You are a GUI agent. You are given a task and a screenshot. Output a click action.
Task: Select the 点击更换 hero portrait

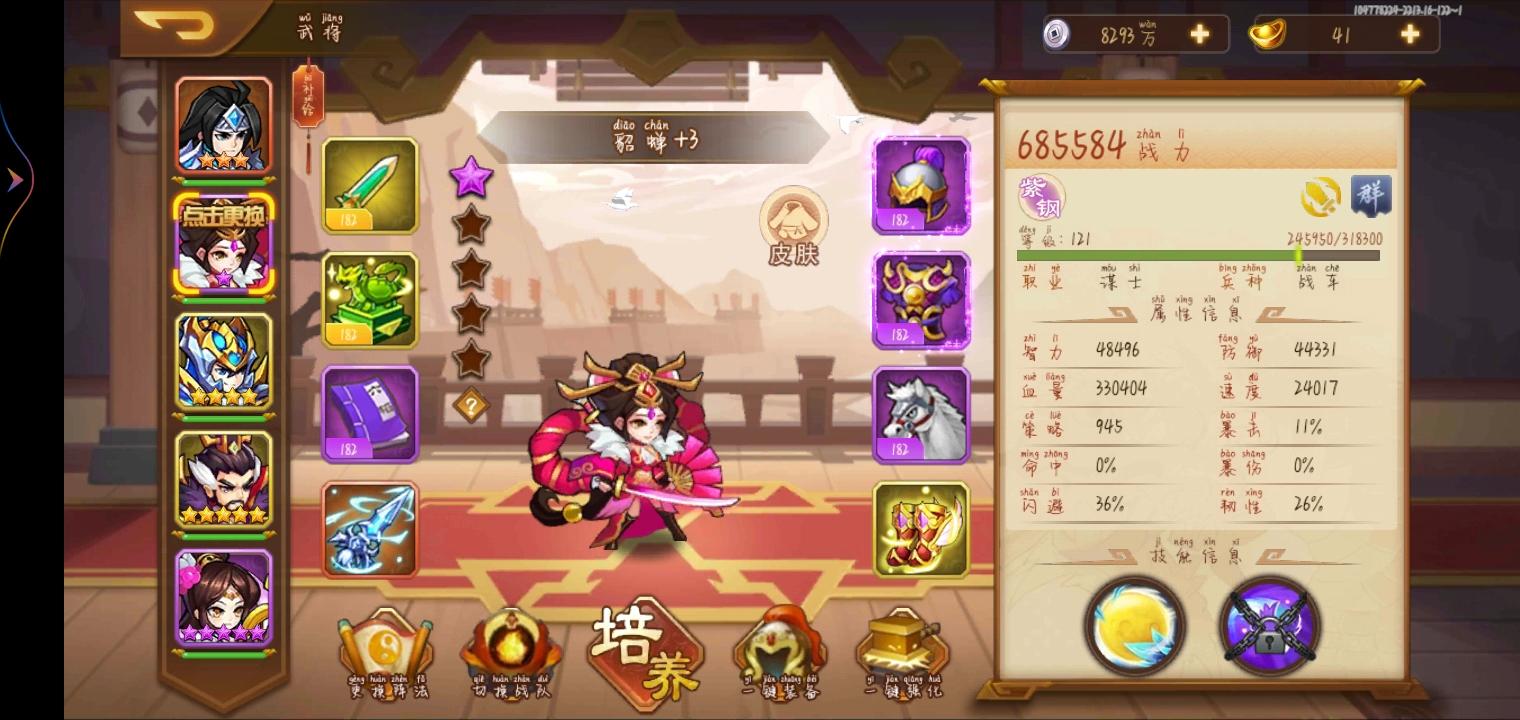[x=224, y=247]
